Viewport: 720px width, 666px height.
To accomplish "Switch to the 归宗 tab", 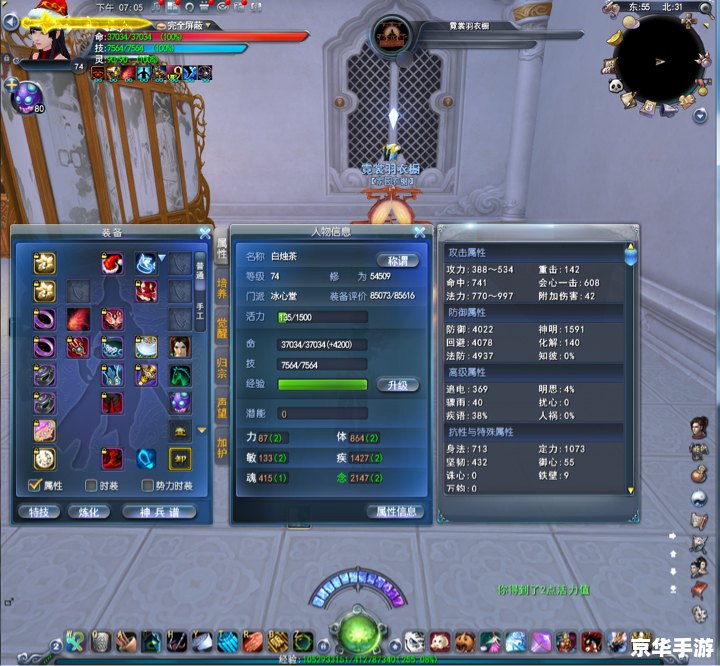I will (222, 369).
